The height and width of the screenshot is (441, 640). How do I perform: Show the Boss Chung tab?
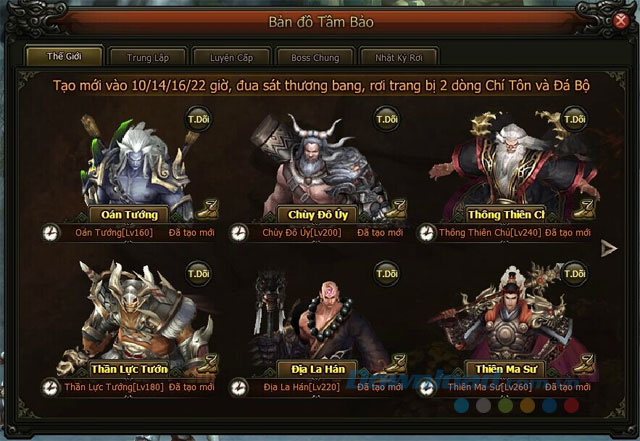[x=307, y=58]
